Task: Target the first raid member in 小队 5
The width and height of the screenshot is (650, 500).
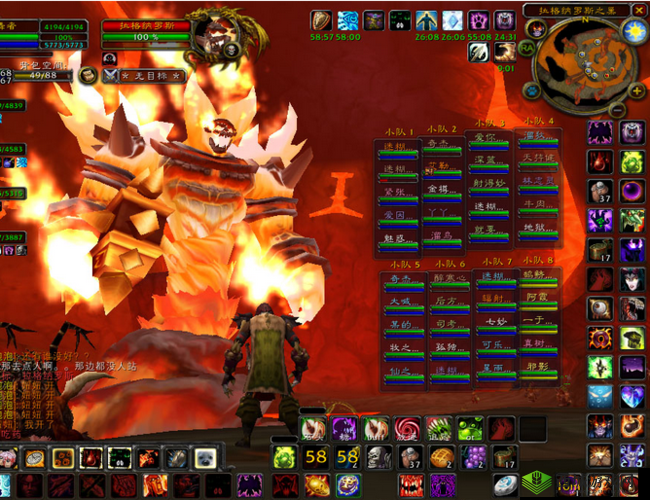Action: 401,282
